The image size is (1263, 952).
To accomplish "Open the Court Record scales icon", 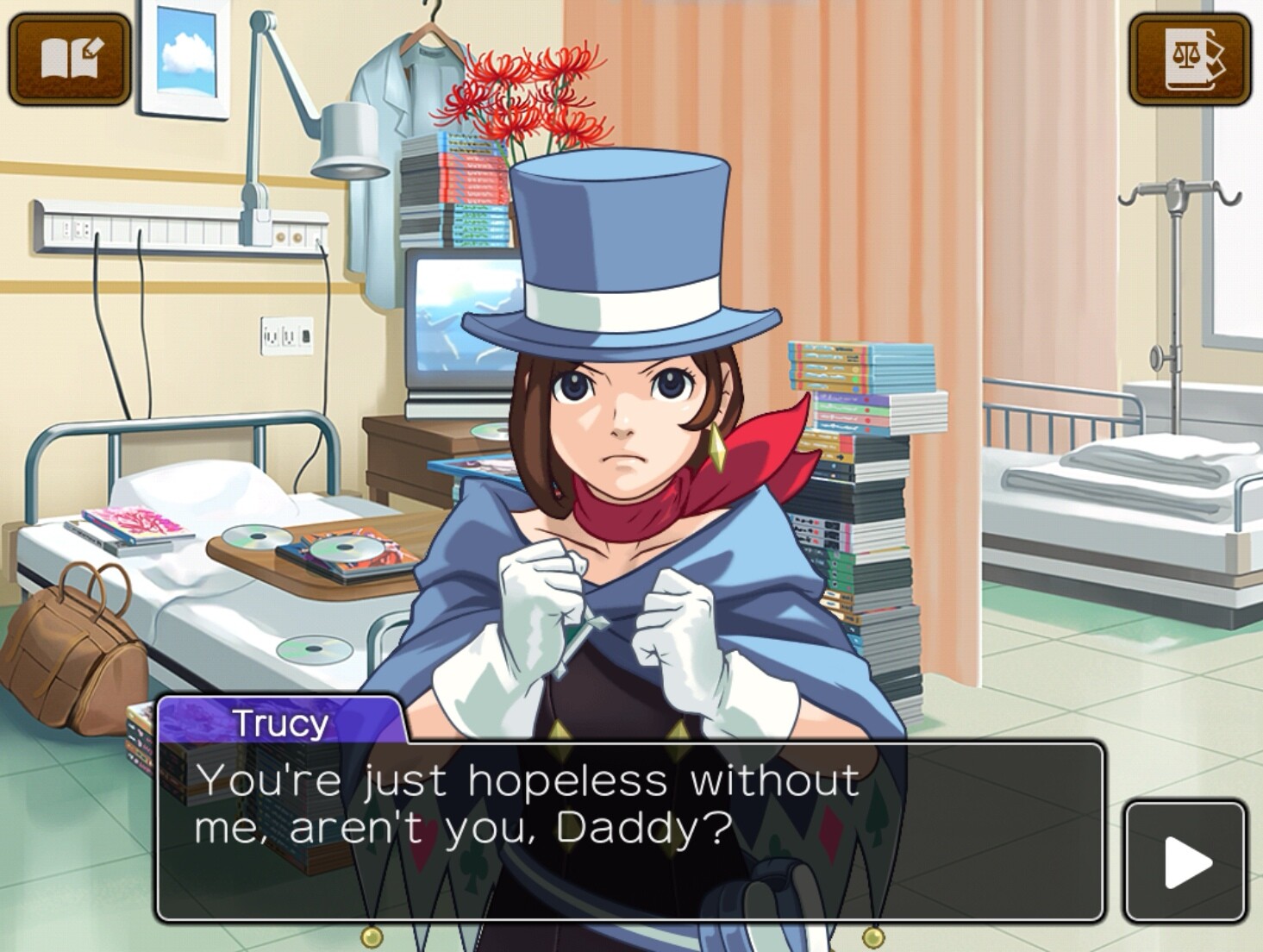I will [1191, 59].
